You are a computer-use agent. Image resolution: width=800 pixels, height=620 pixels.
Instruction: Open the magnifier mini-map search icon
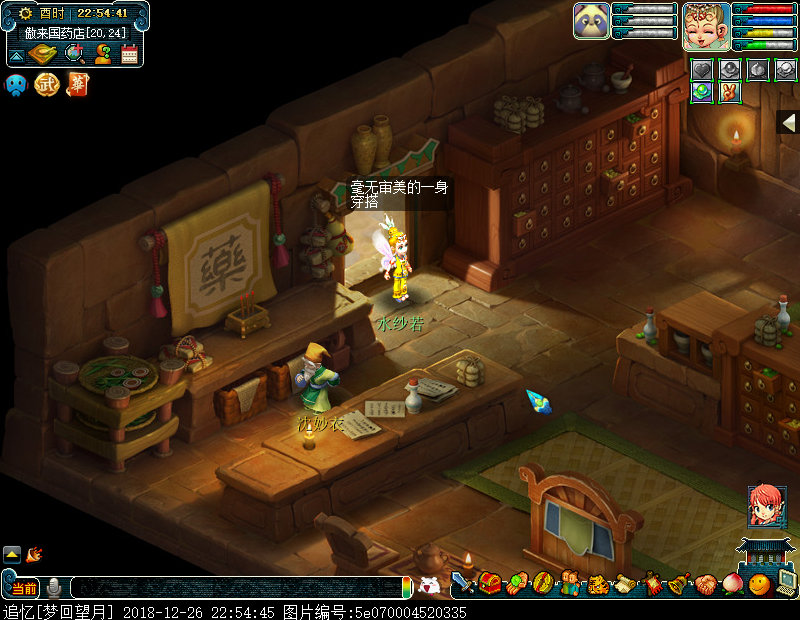point(75,54)
